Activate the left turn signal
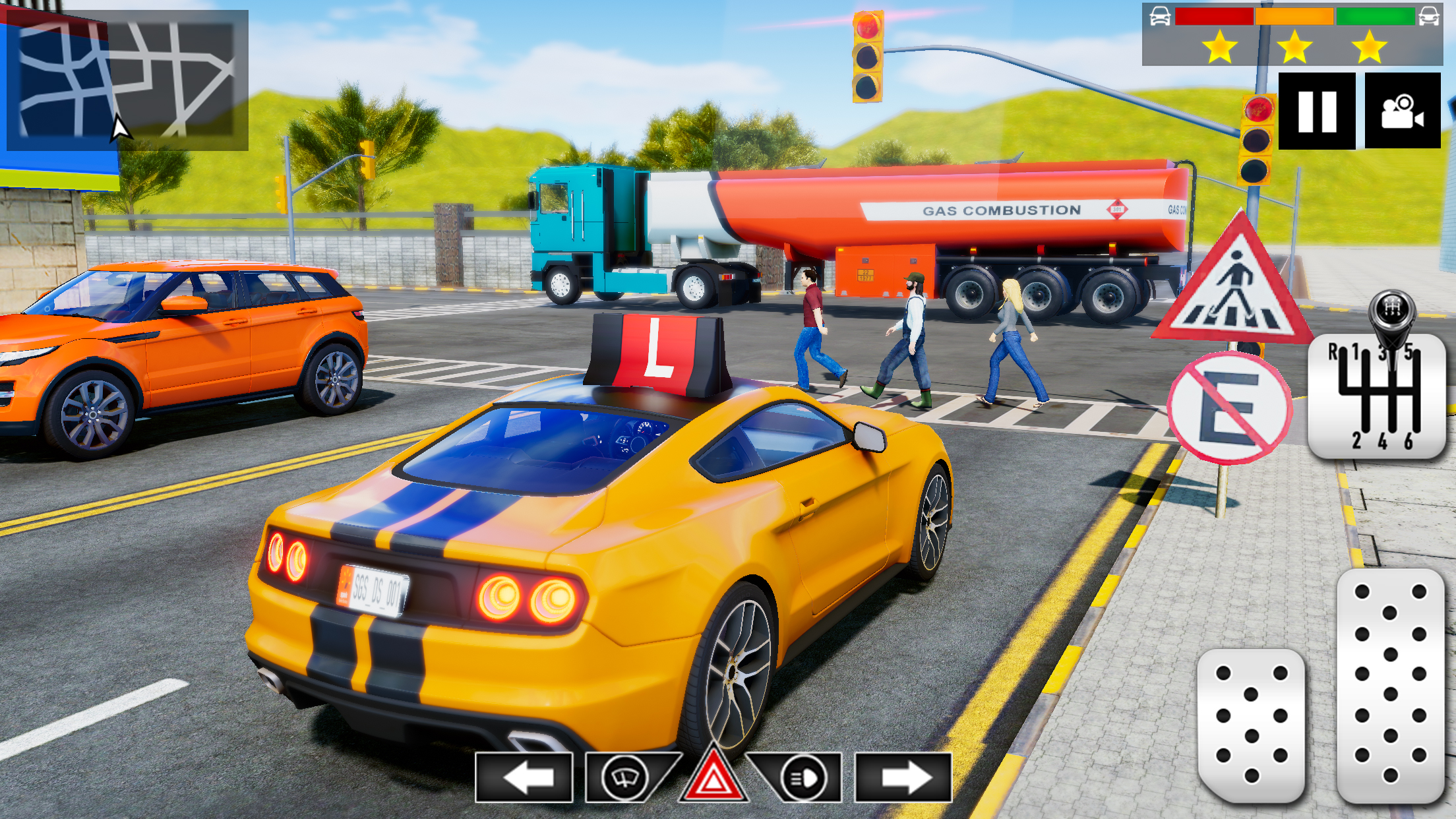The image size is (1456, 819). pos(524,777)
